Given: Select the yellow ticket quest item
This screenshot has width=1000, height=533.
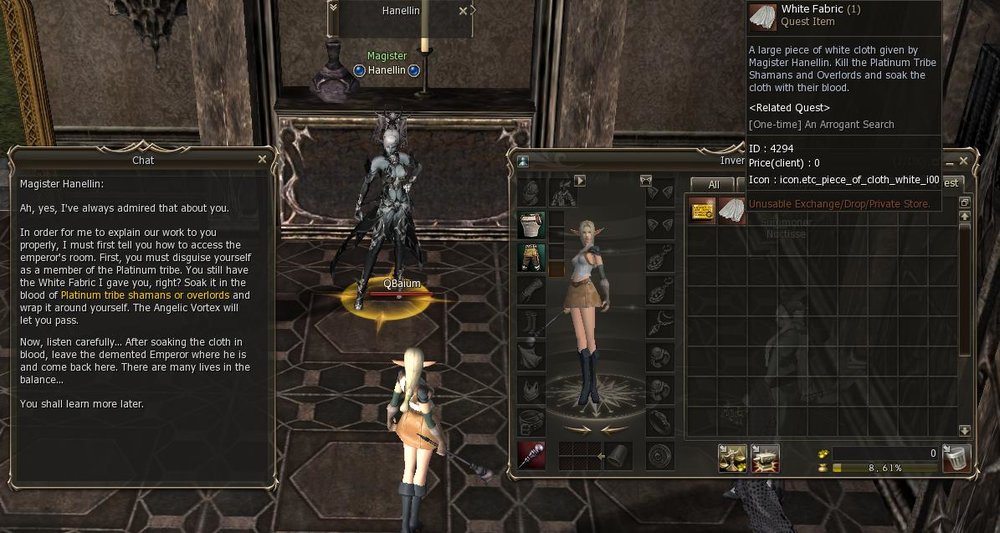Looking at the screenshot, I should click(702, 211).
